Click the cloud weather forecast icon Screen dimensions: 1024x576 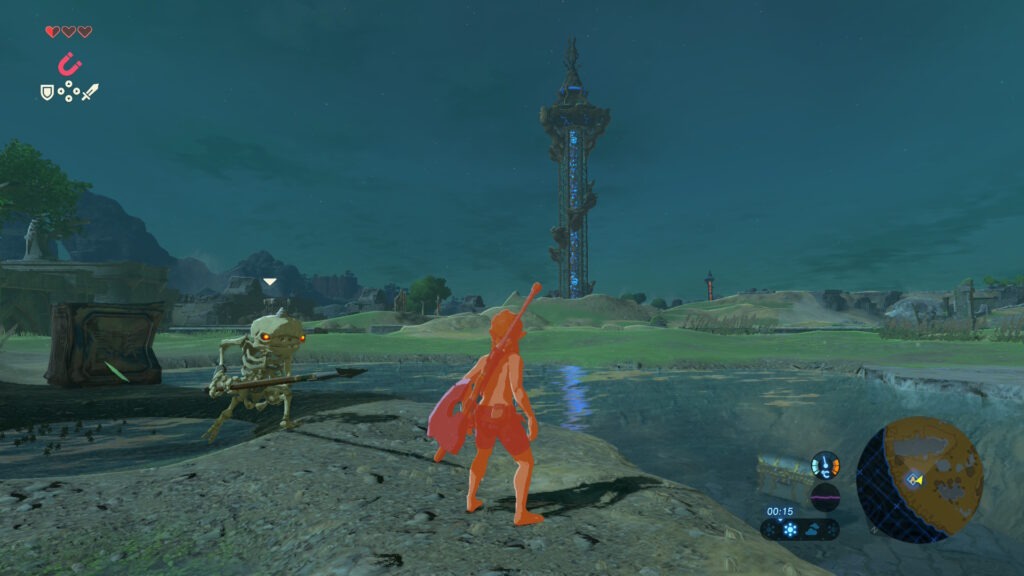click(812, 530)
